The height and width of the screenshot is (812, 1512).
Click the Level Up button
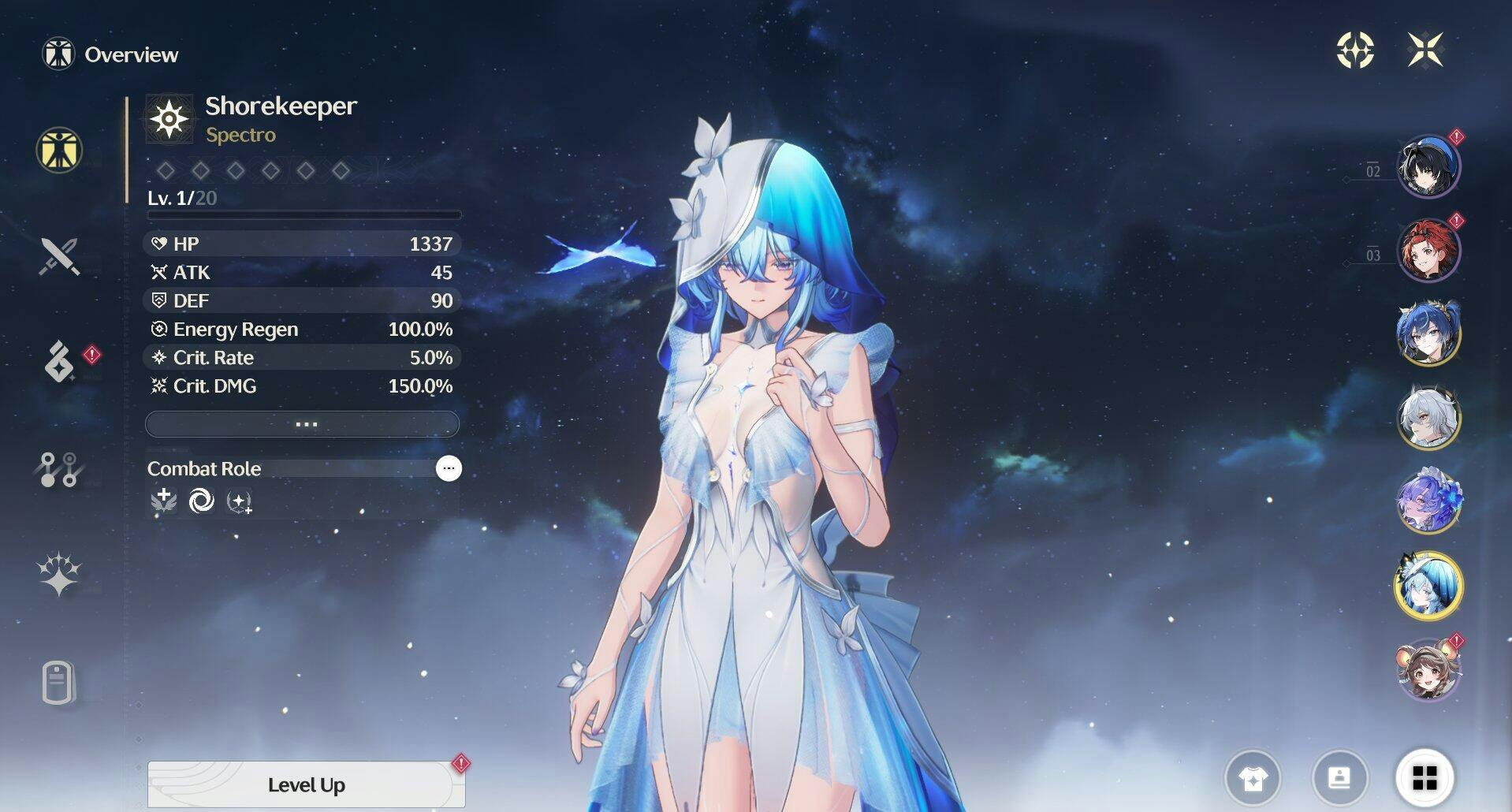click(306, 784)
